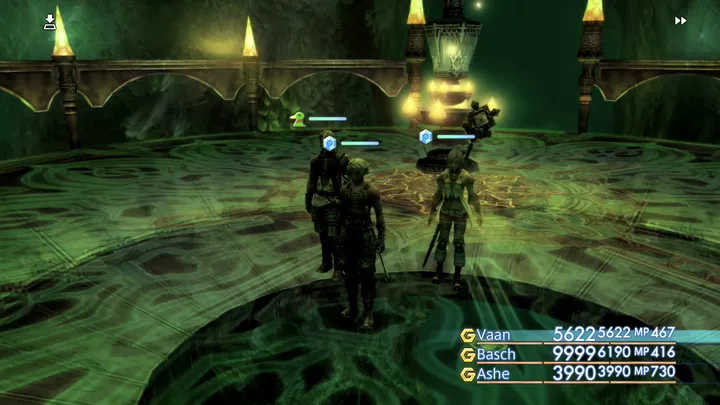Select Vaan in the party list
The image size is (720, 405).
coord(494,335)
